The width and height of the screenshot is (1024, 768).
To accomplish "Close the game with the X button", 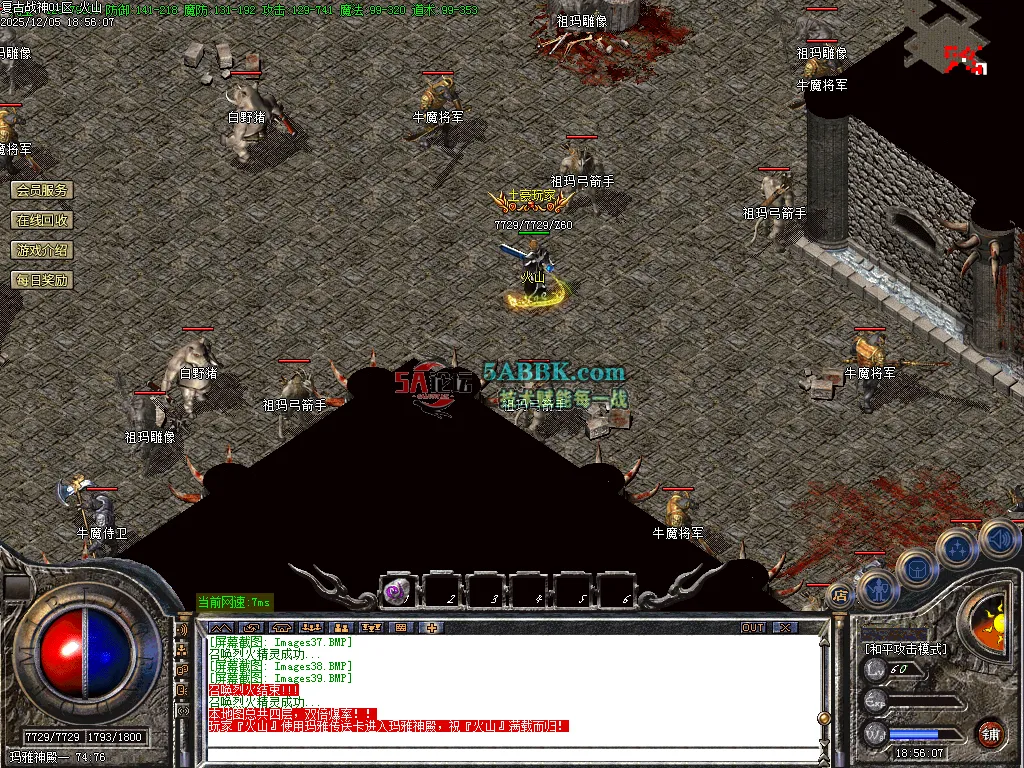I will coord(786,627).
